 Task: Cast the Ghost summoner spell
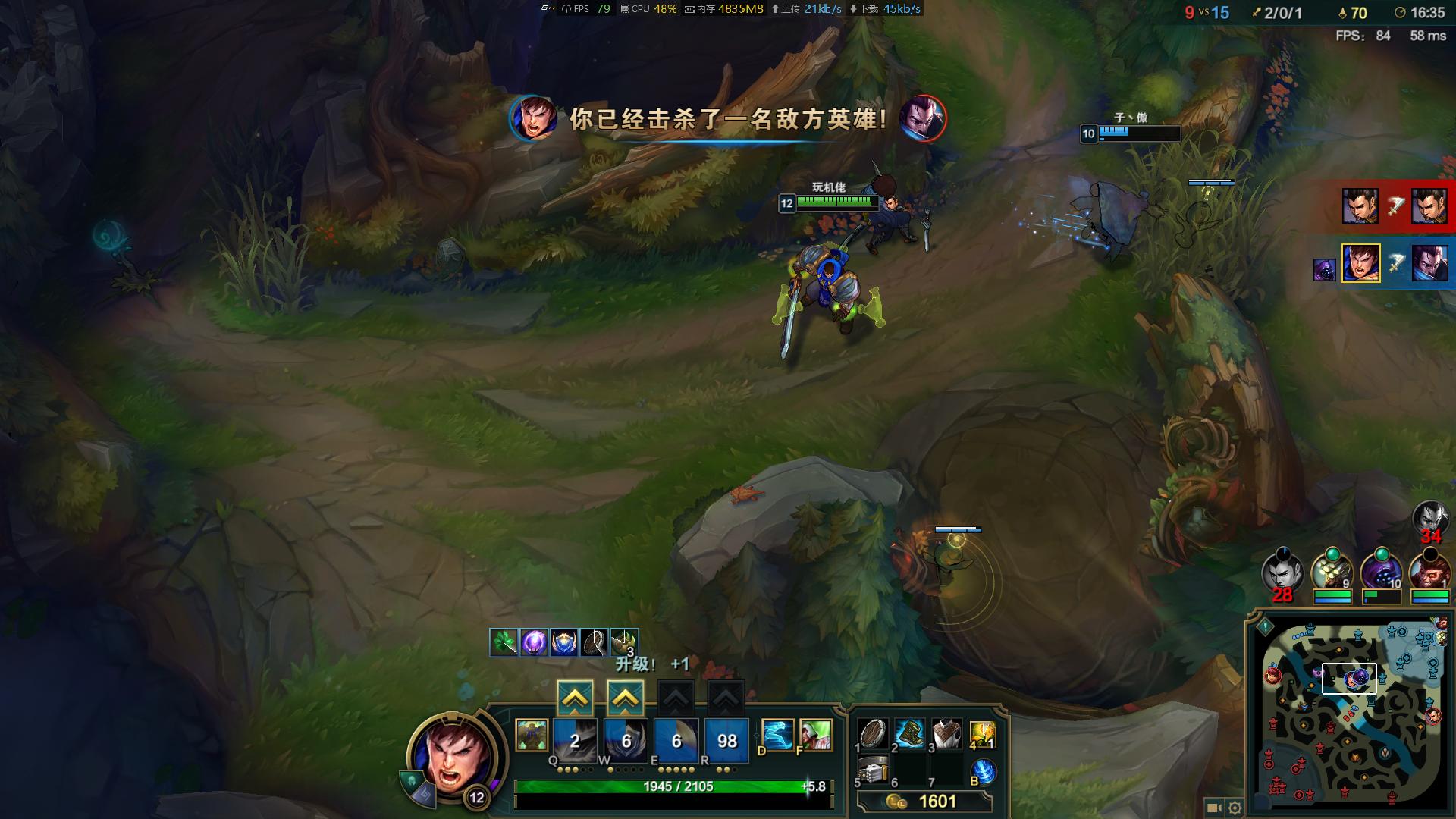pyautogui.click(x=777, y=735)
